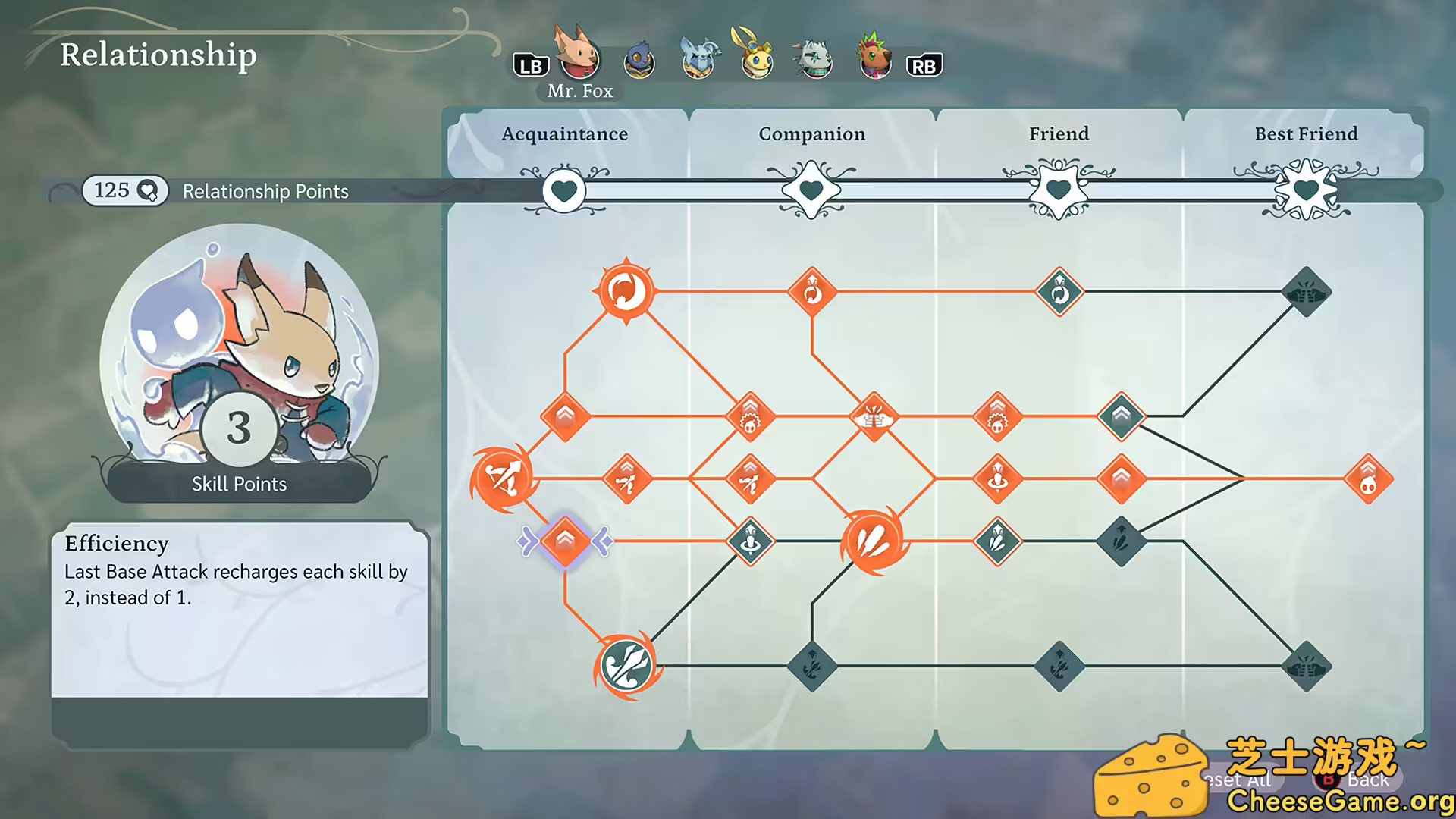Click the Relationship Points icon beside 125
The height and width of the screenshot is (819, 1456).
(149, 191)
